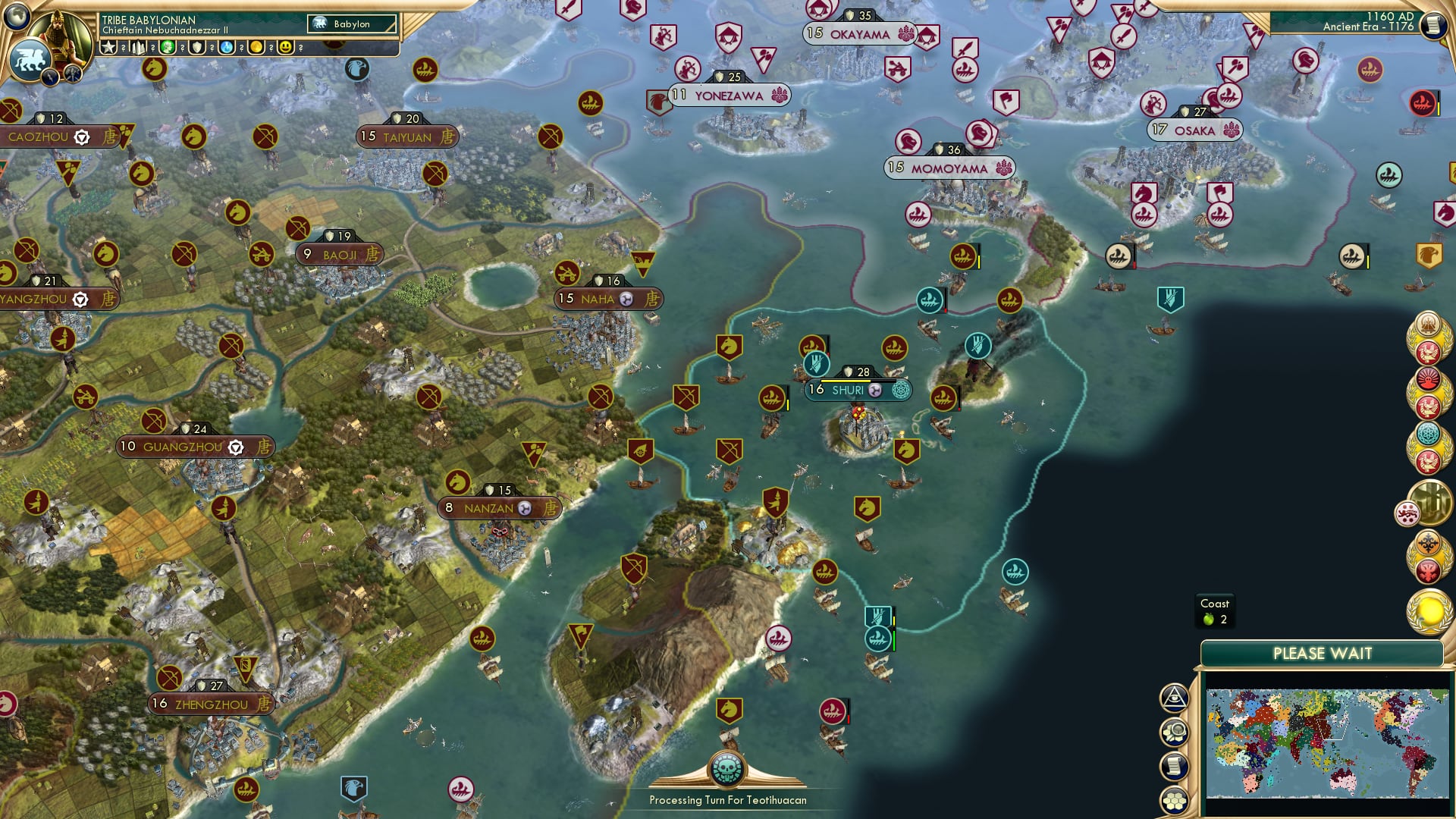Viewport: 1456px width, 819px height.
Task: Select the Guangzhou city label
Action: tap(182, 447)
